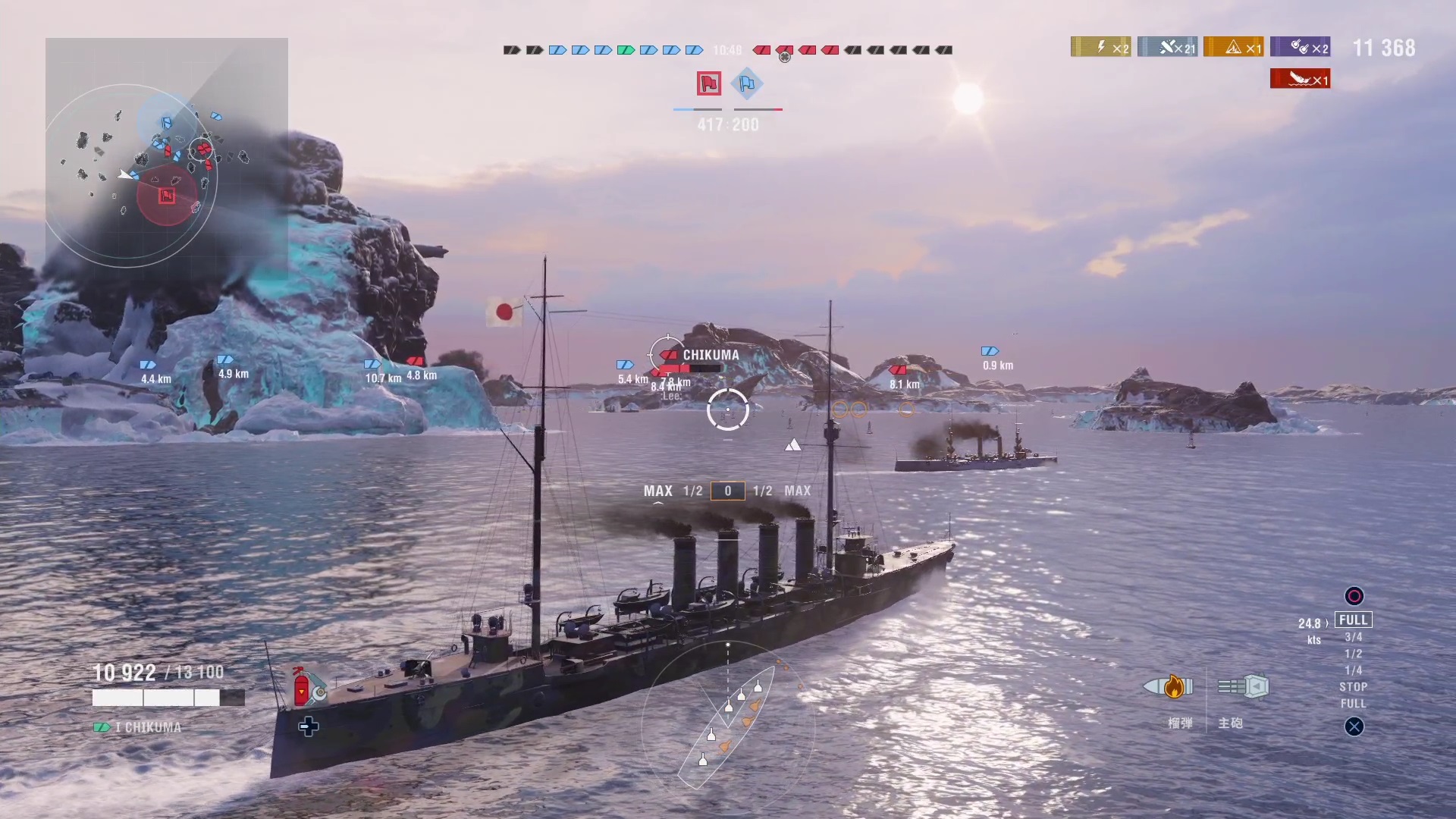Click the ship gun-angle schematic indicator
This screenshot has width=1456, height=819.
pos(726,717)
